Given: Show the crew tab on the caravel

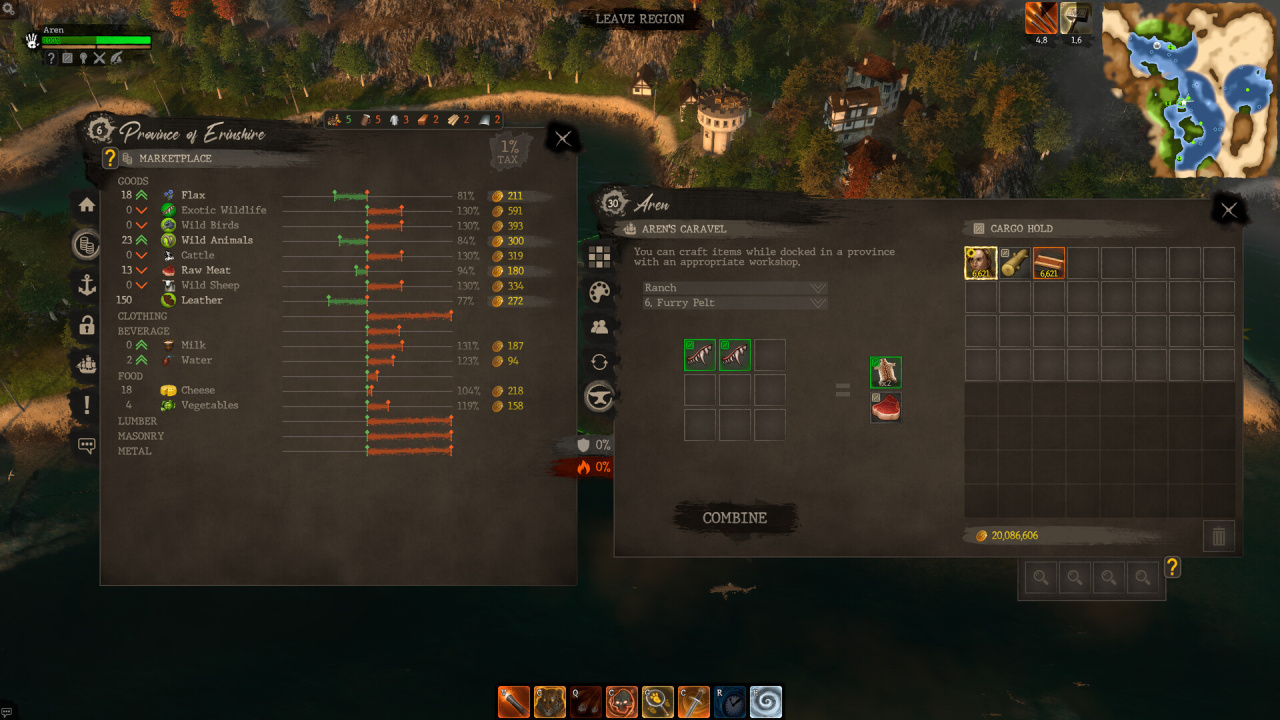Looking at the screenshot, I should coord(599,326).
